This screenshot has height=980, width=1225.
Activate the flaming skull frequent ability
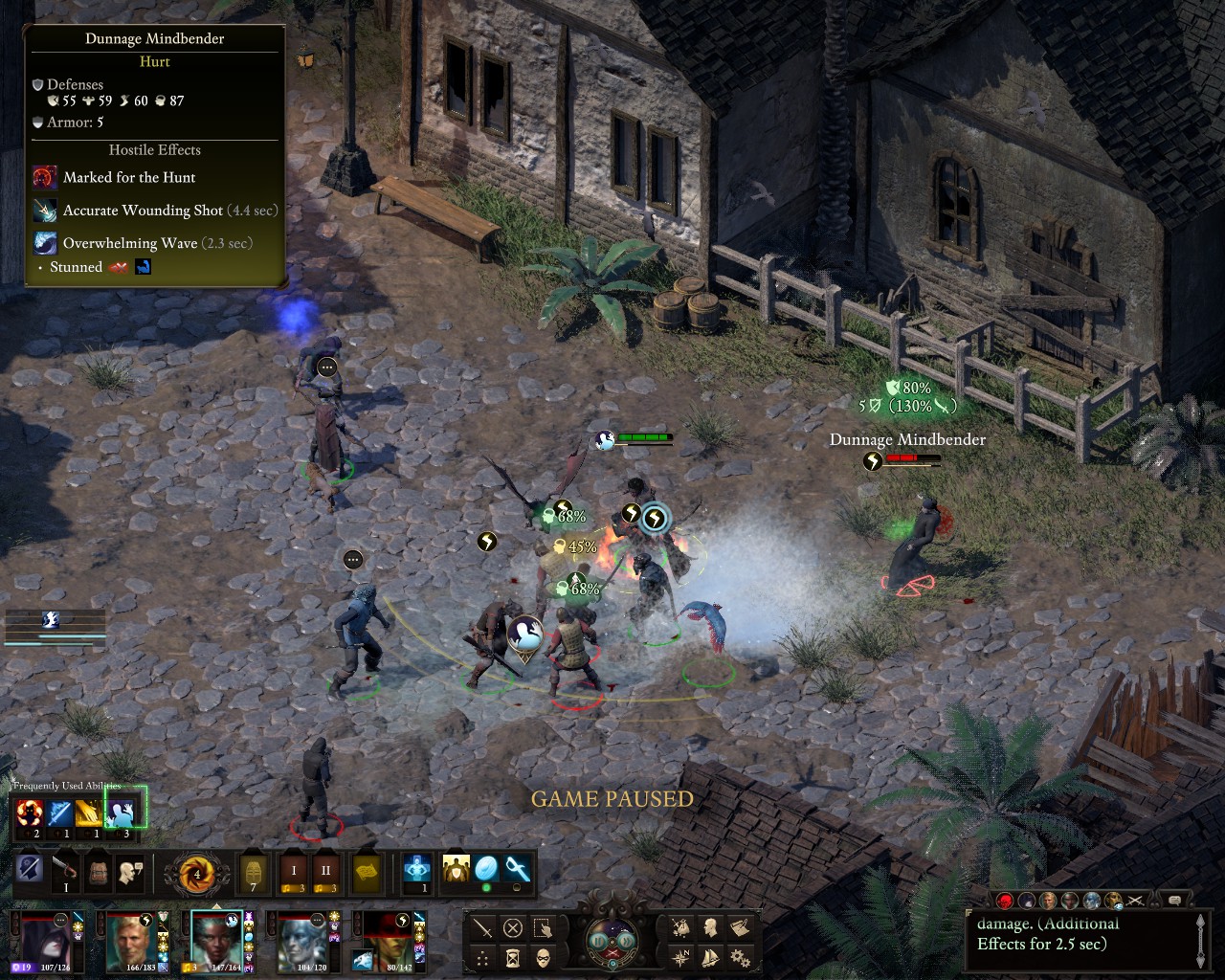(x=30, y=813)
